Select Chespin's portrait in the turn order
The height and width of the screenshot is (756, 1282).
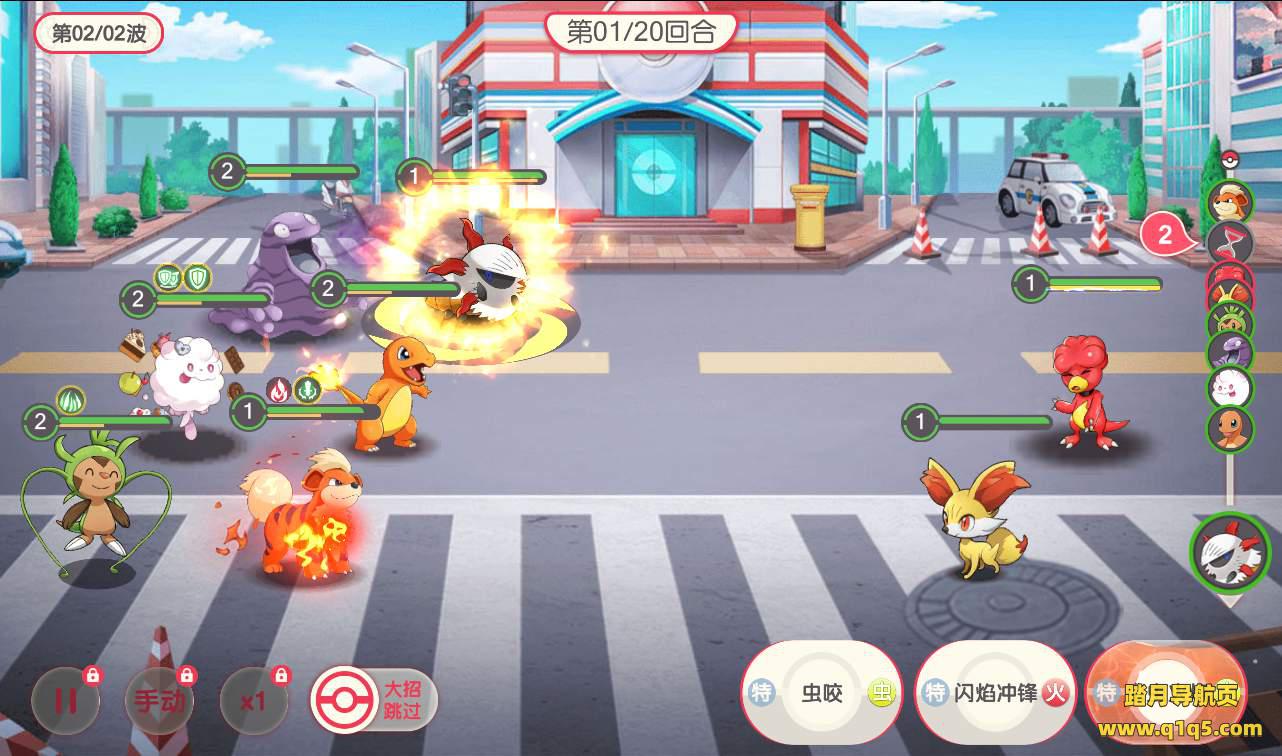1229,322
